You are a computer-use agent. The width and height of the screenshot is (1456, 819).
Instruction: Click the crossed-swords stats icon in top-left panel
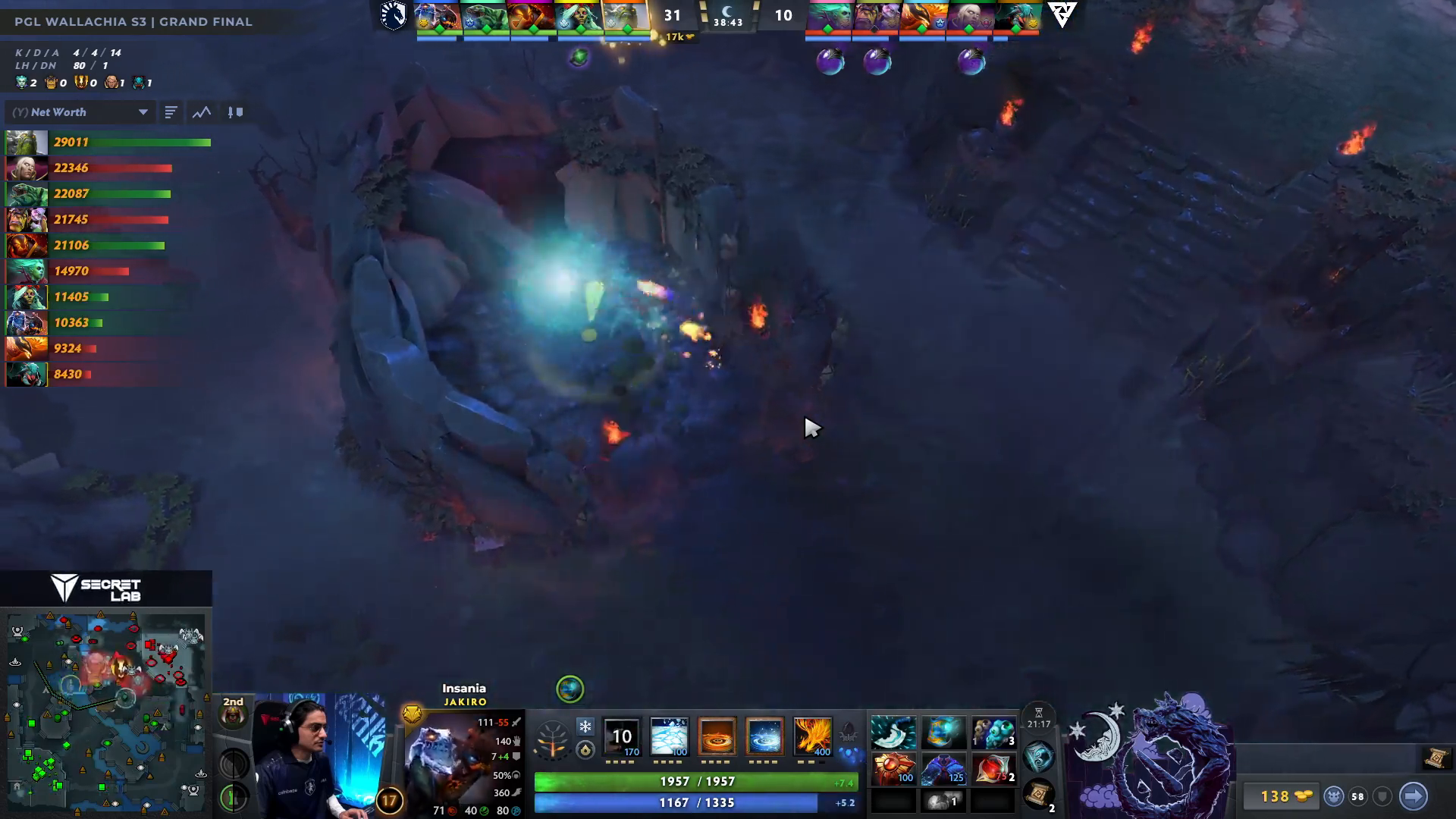[x=235, y=112]
